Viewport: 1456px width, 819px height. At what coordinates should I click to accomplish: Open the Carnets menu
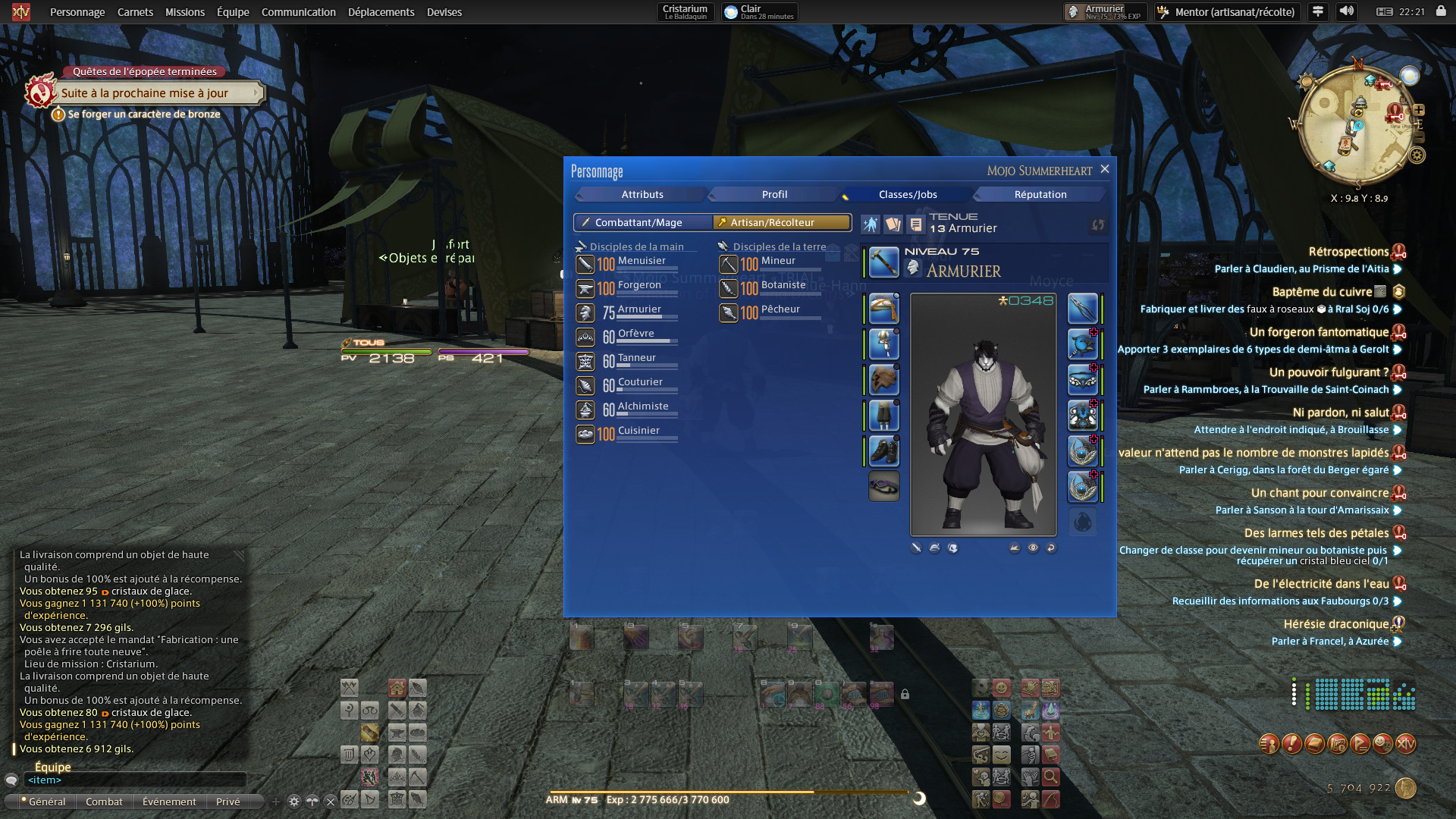point(135,12)
